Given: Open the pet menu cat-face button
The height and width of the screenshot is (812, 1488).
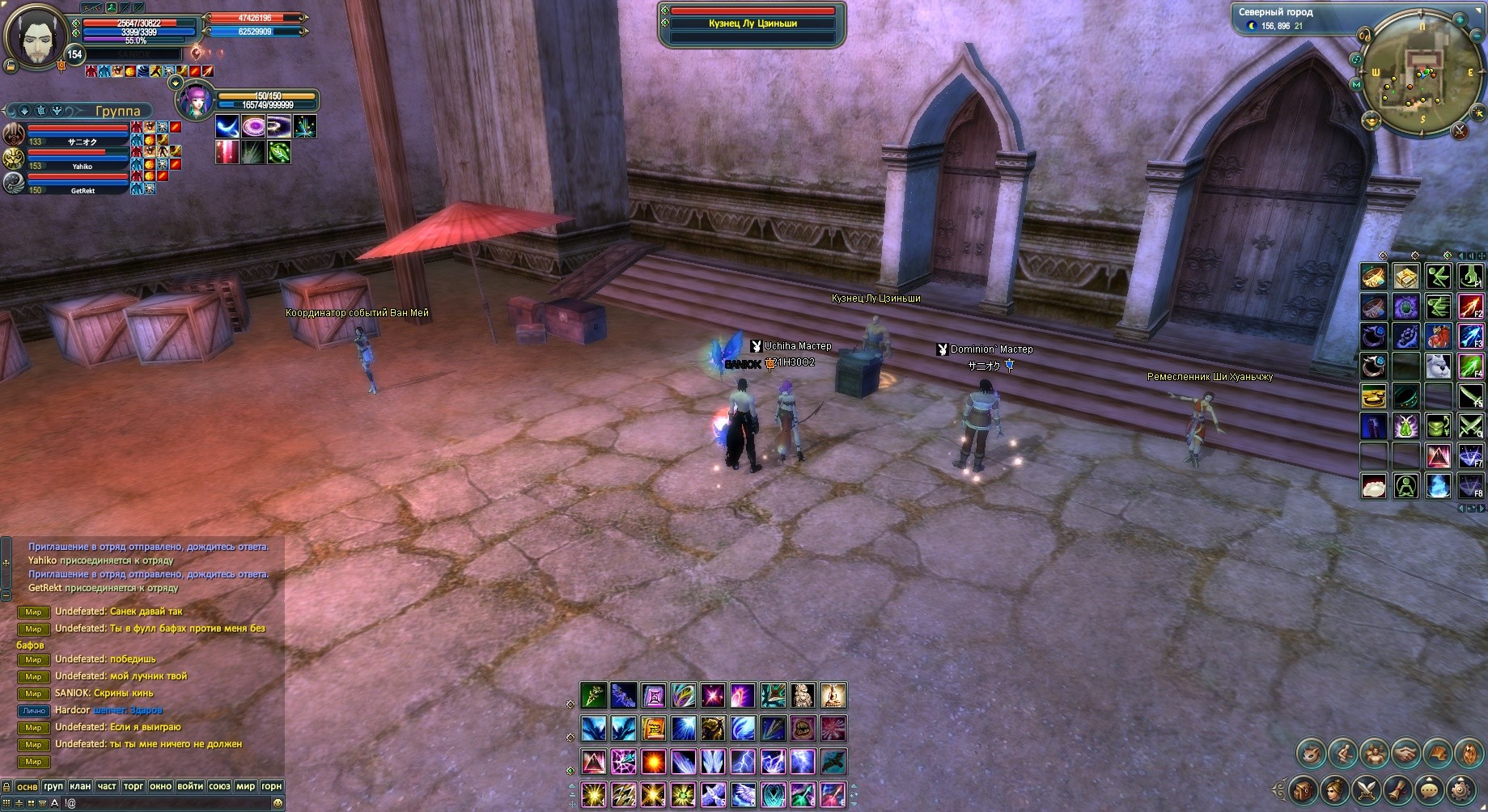Looking at the screenshot, I should [1311, 754].
